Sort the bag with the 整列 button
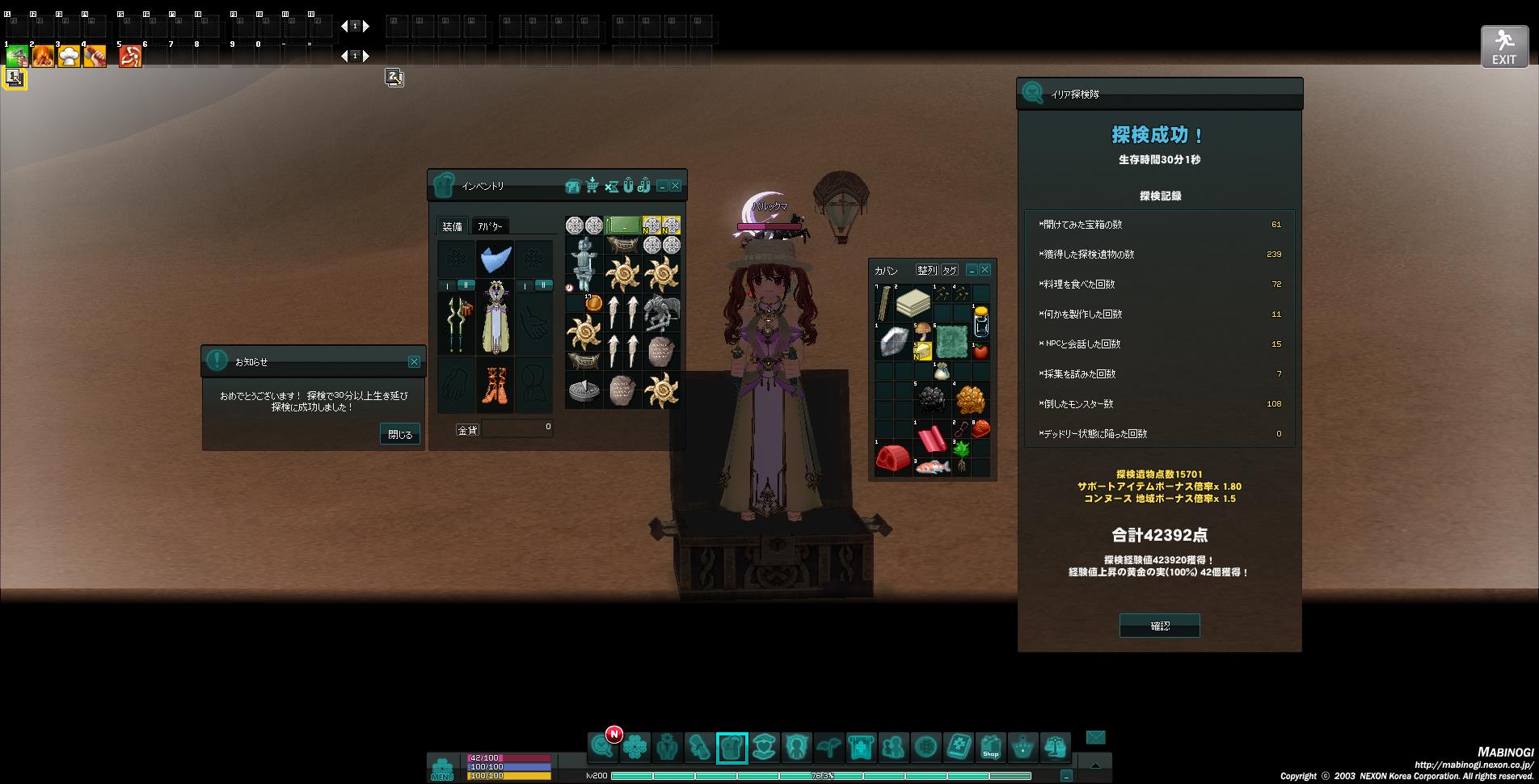The width and height of the screenshot is (1539, 784). (926, 270)
